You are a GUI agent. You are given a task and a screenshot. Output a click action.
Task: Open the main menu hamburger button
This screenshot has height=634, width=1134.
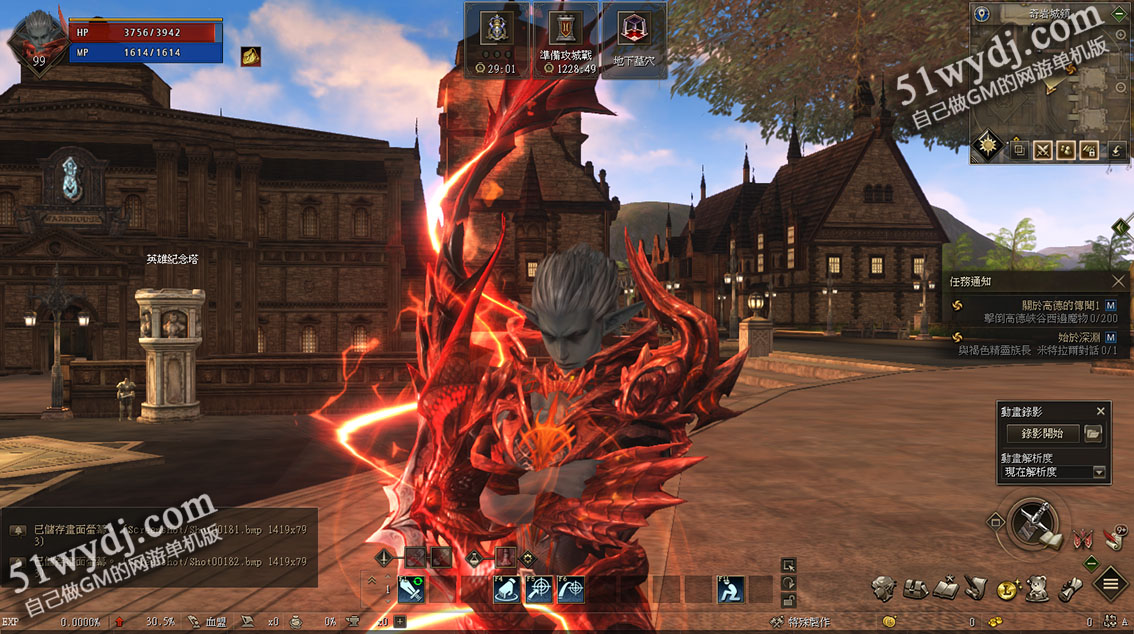1111,585
